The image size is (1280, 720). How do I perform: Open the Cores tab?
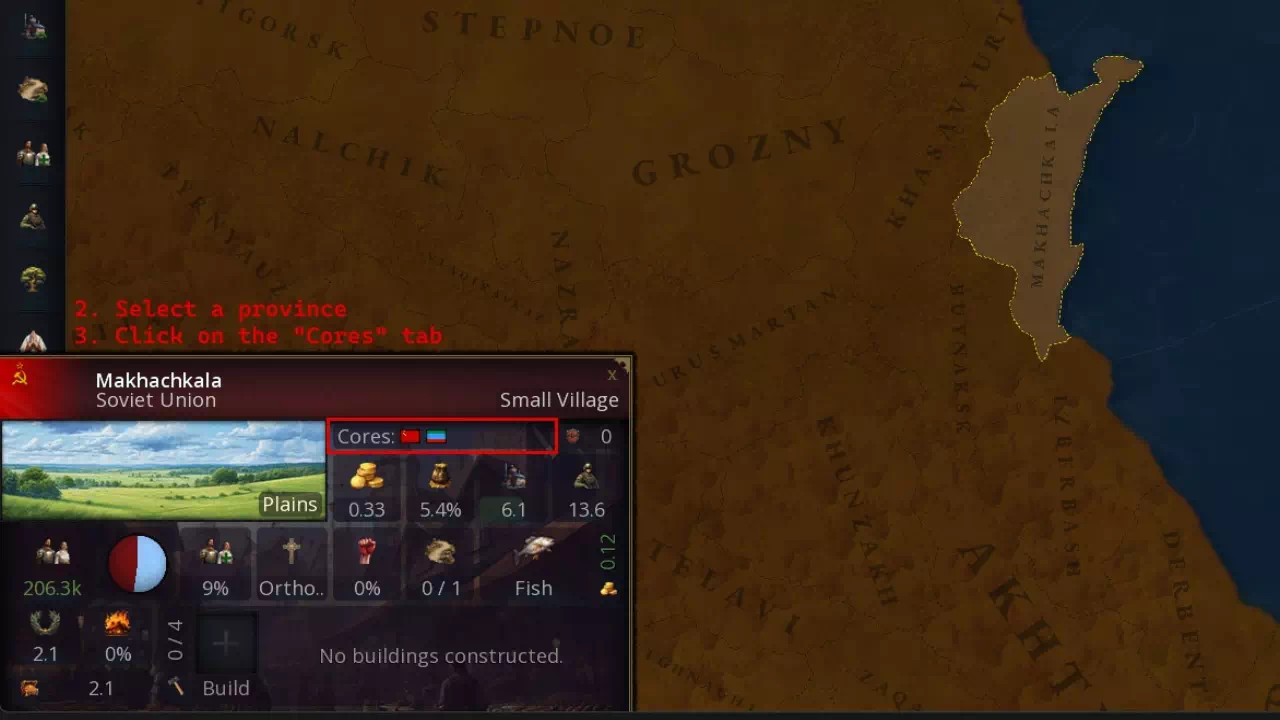pyautogui.click(x=442, y=437)
